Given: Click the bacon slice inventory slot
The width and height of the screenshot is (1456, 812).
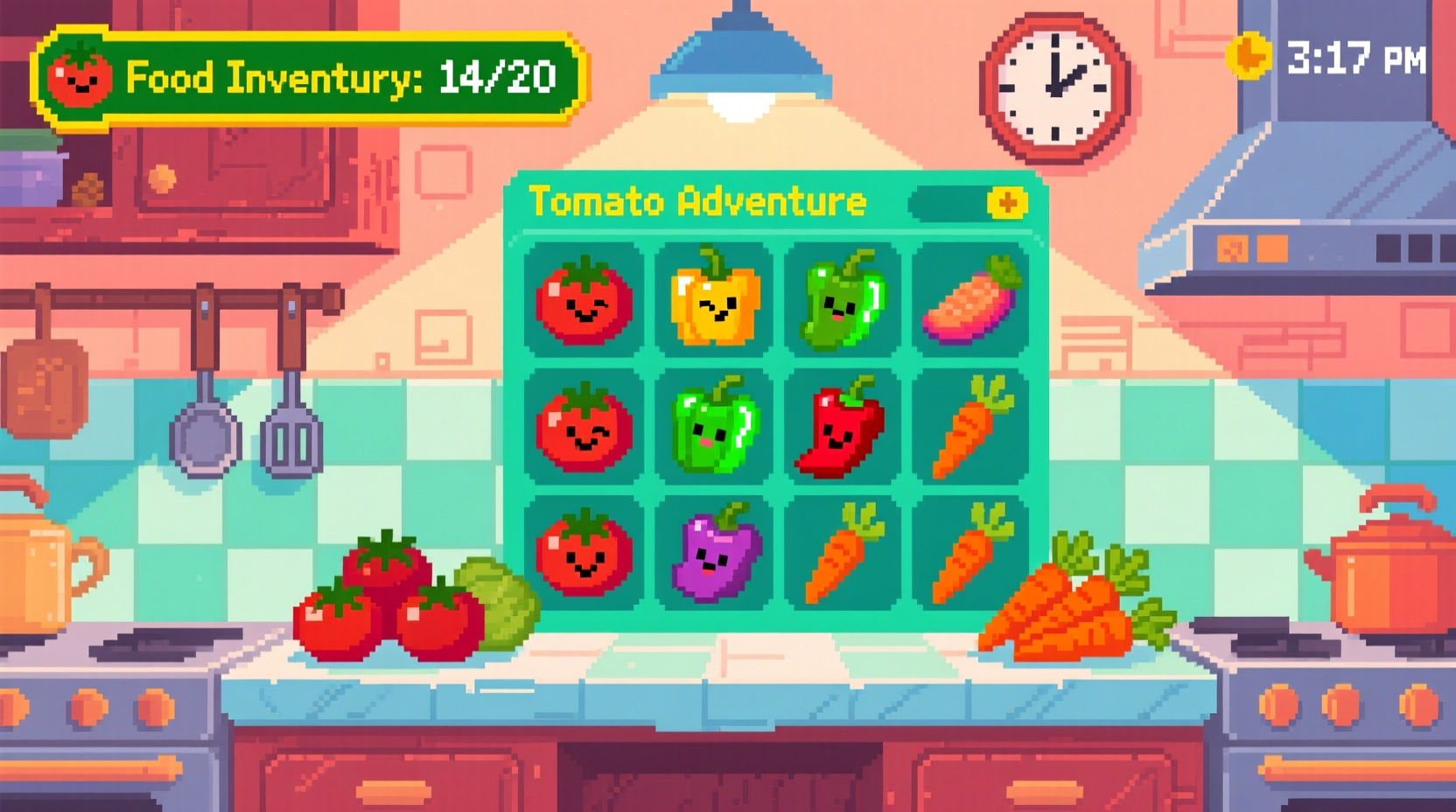Looking at the screenshot, I should (x=971, y=302).
